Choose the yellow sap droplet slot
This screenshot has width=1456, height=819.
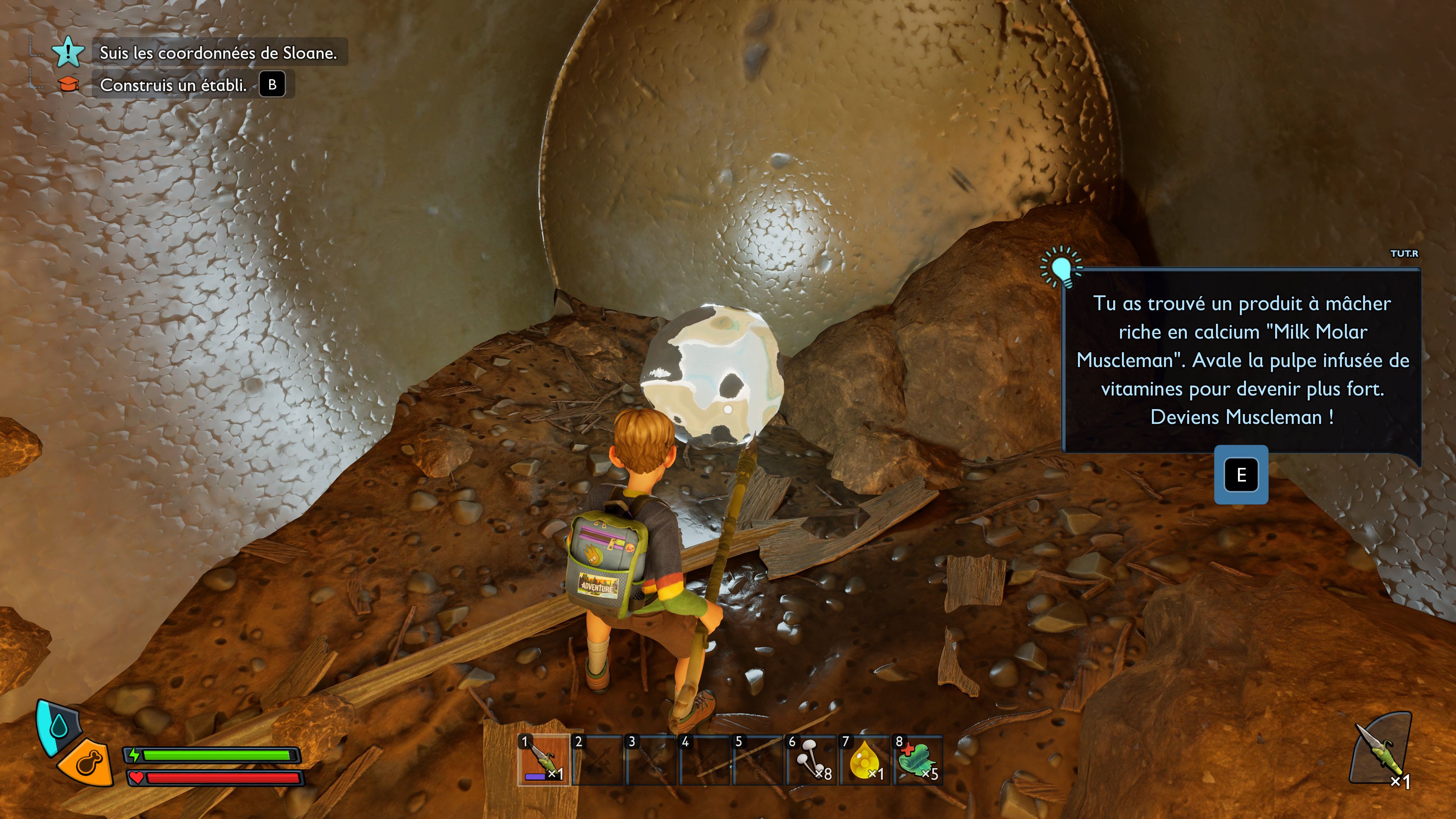tap(864, 759)
